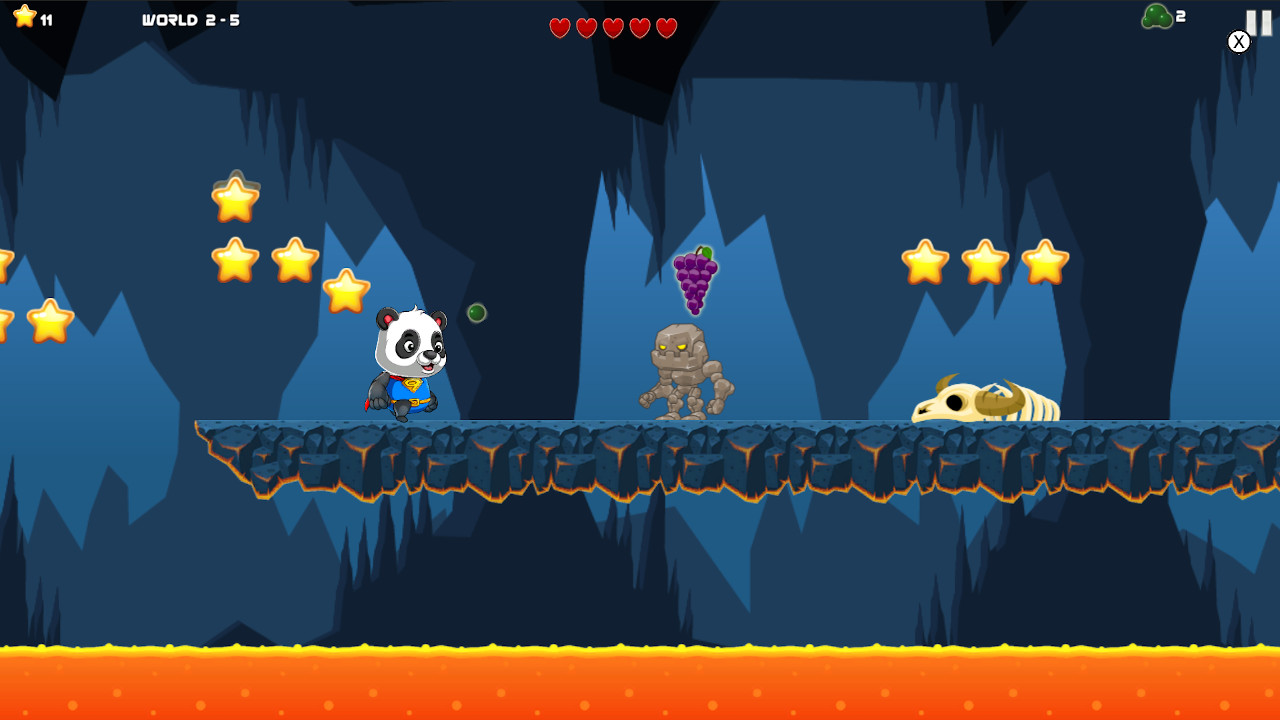
Task: Click the green projectile flying near the panda
Action: 475,312
